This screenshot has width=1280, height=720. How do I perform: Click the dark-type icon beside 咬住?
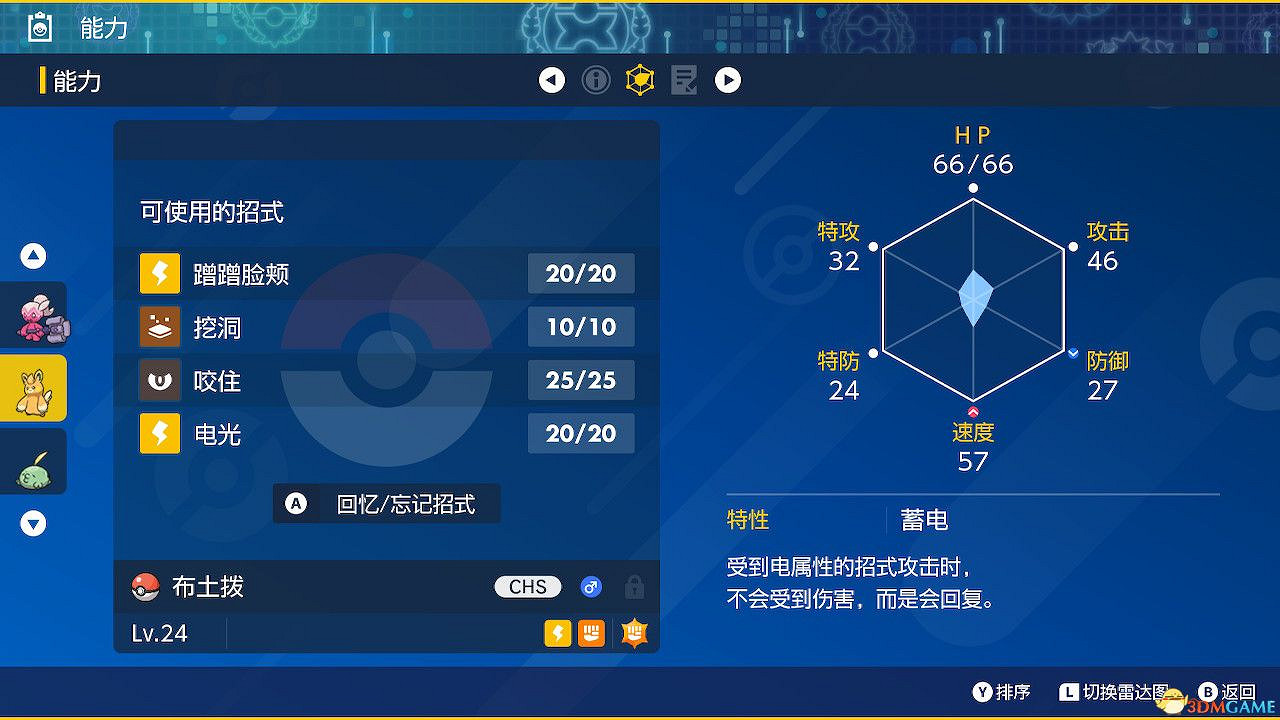pos(160,380)
